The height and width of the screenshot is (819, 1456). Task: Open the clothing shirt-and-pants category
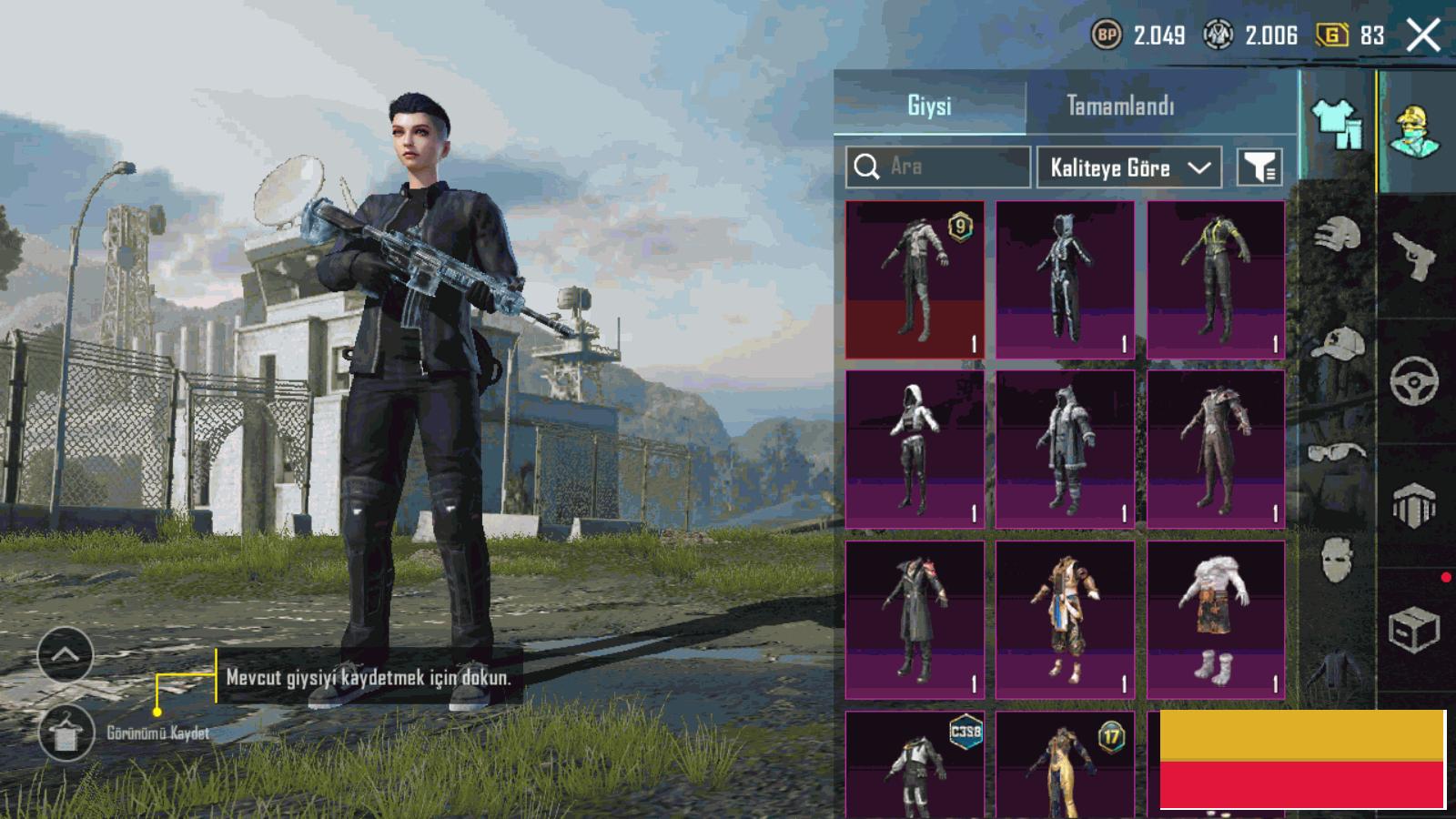click(x=1337, y=124)
